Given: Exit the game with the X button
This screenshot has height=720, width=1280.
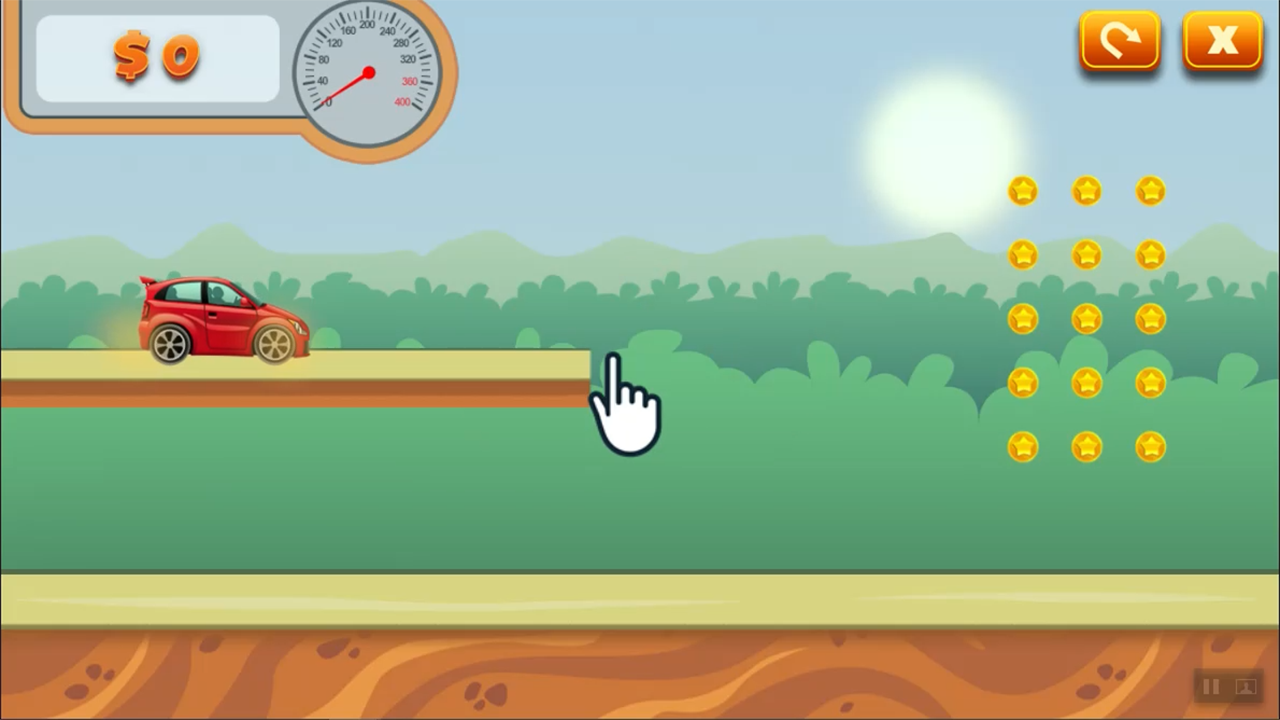Looking at the screenshot, I should coord(1222,40).
